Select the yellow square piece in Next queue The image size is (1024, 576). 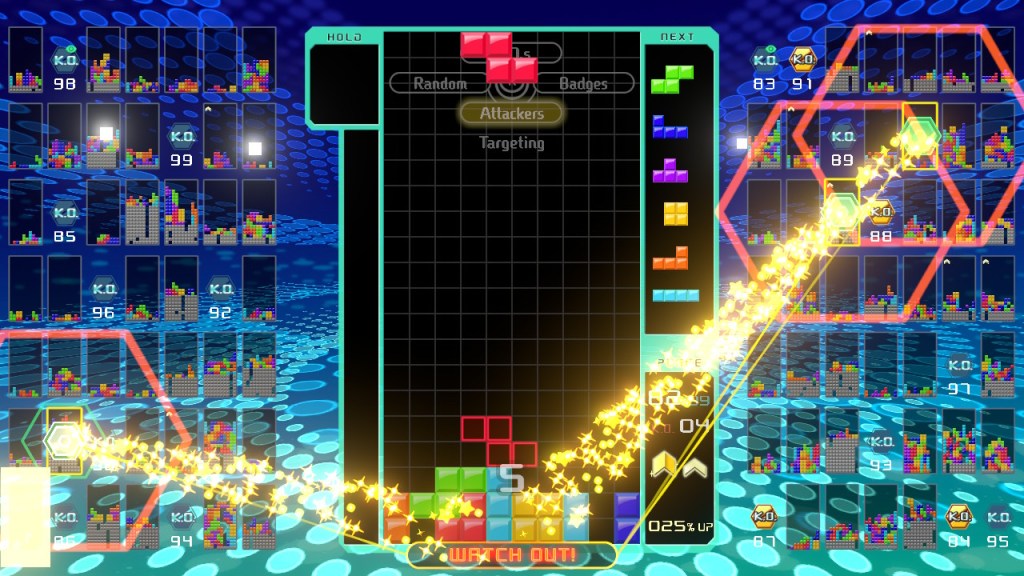(x=677, y=213)
